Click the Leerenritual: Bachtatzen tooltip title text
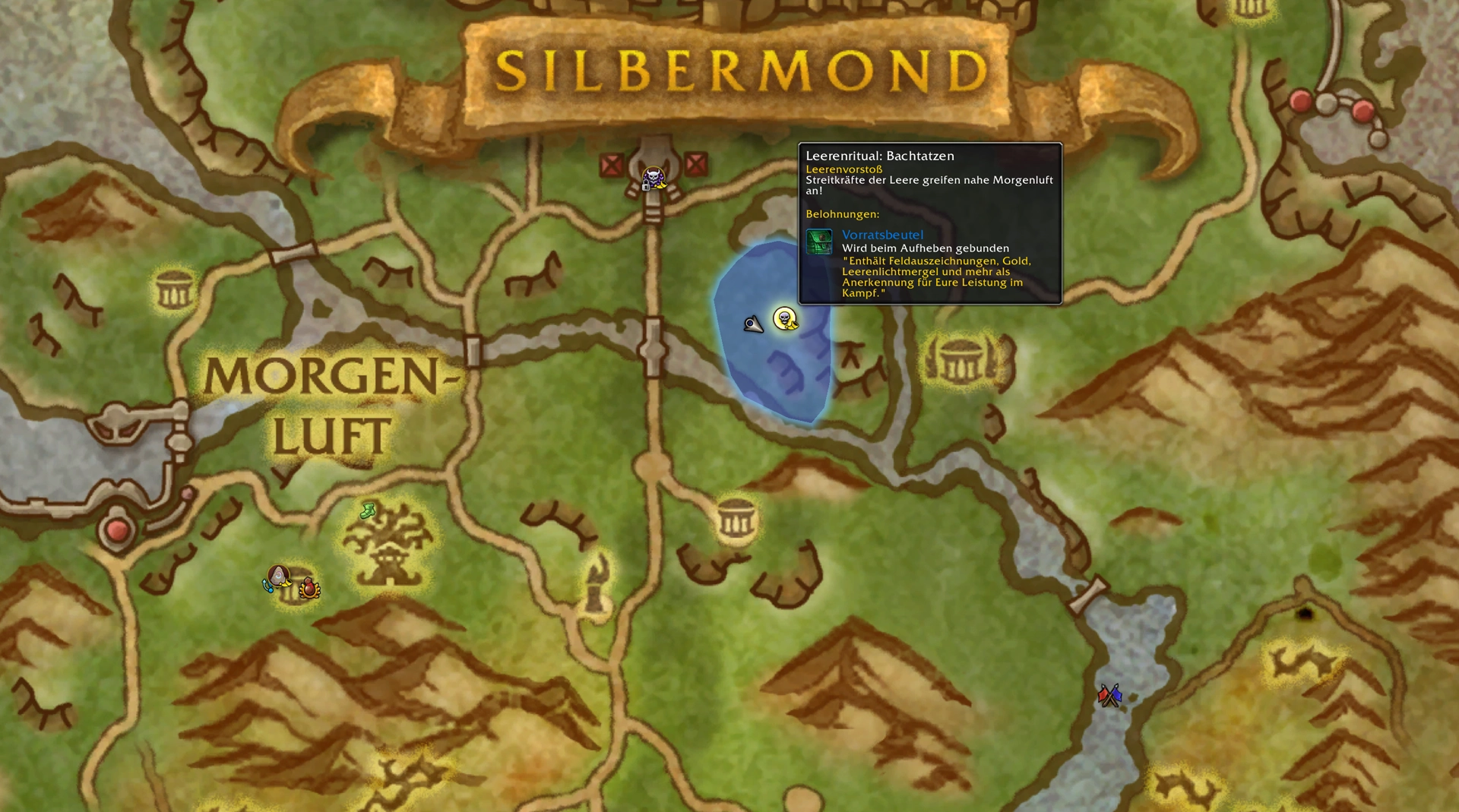This screenshot has width=1459, height=812. (880, 156)
